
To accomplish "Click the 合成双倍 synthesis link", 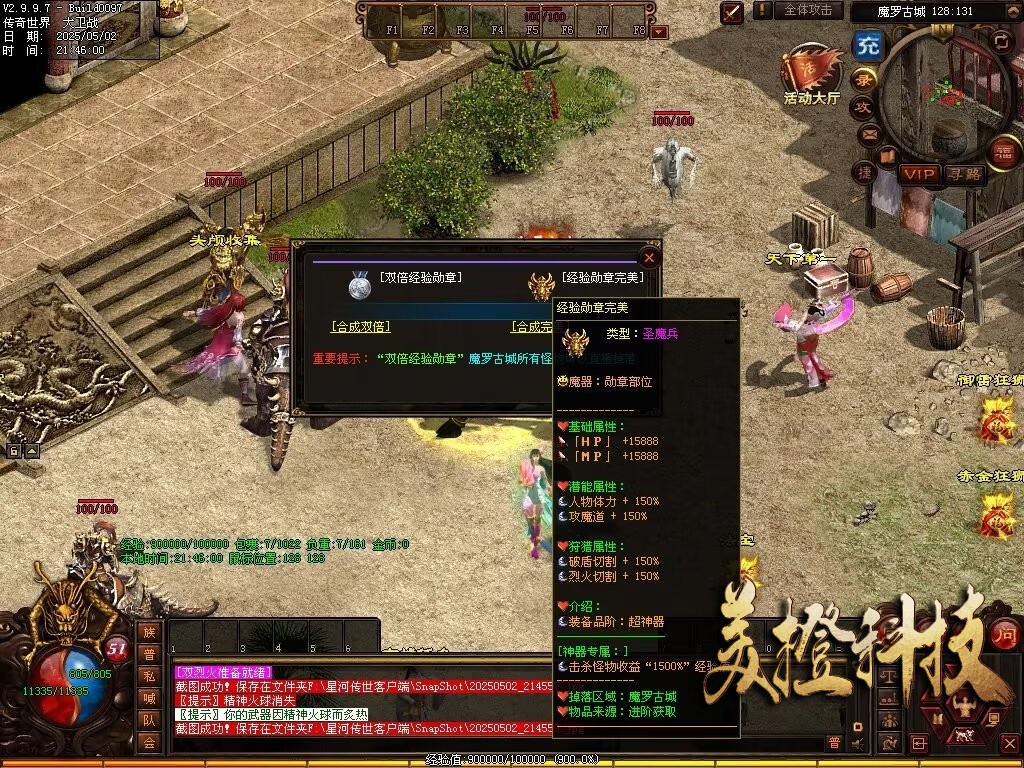I will [x=360, y=327].
